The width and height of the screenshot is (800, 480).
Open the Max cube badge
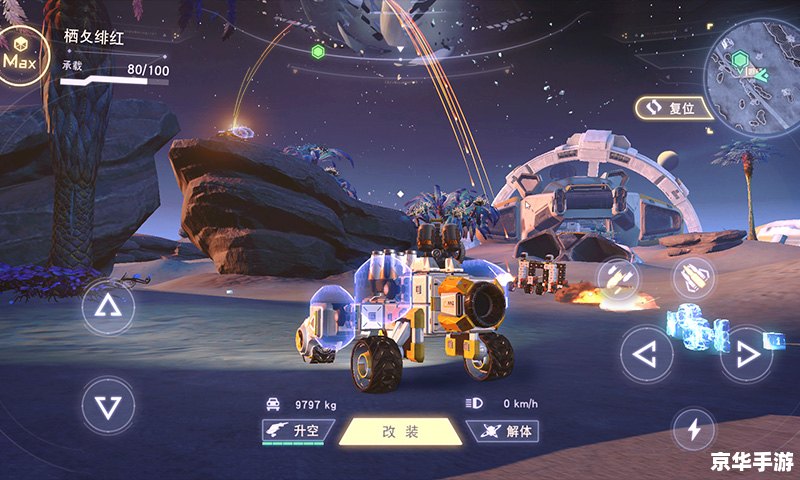tap(19, 59)
